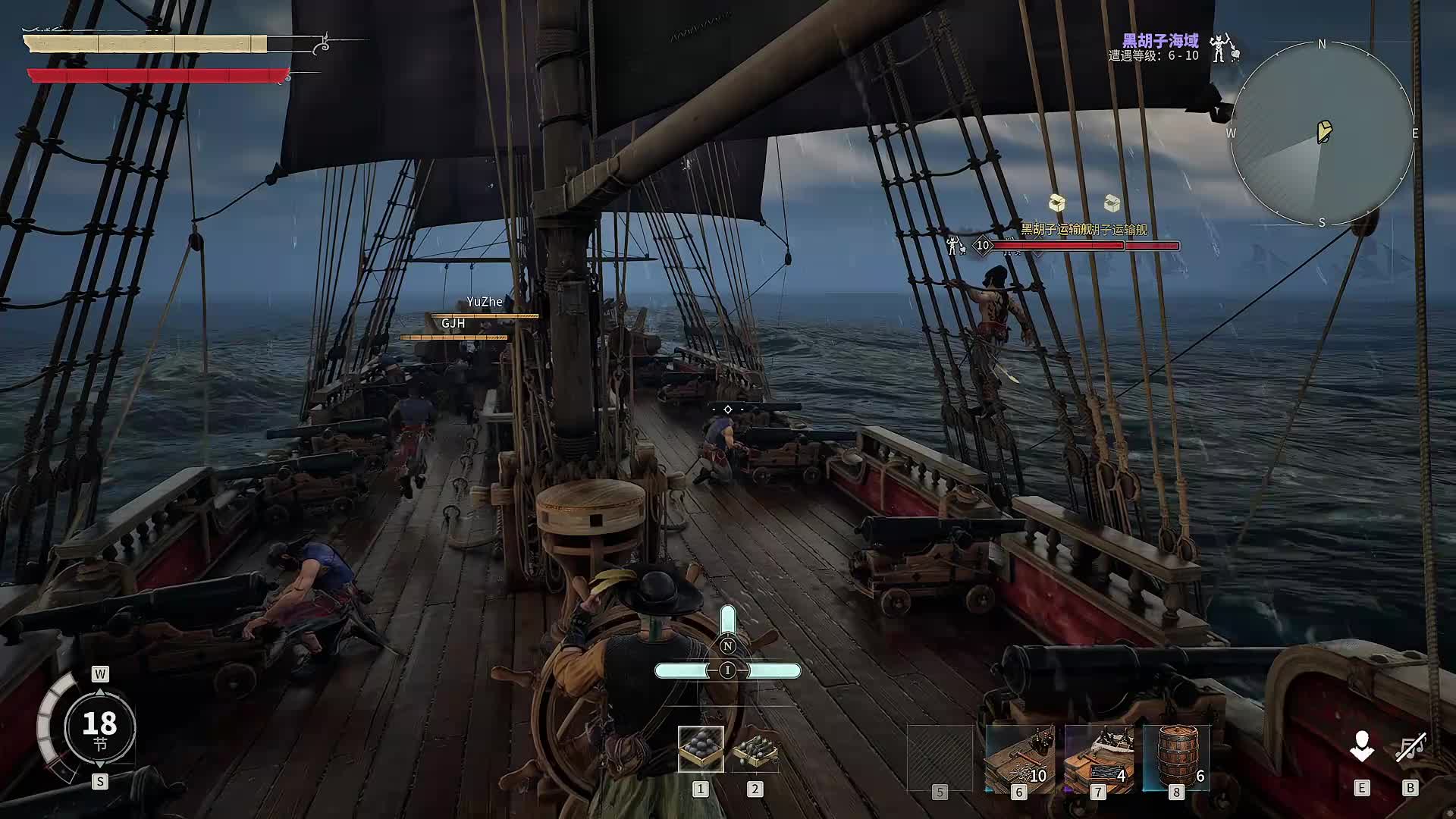Use the repair kit with 4 remaining

(x=1098, y=758)
